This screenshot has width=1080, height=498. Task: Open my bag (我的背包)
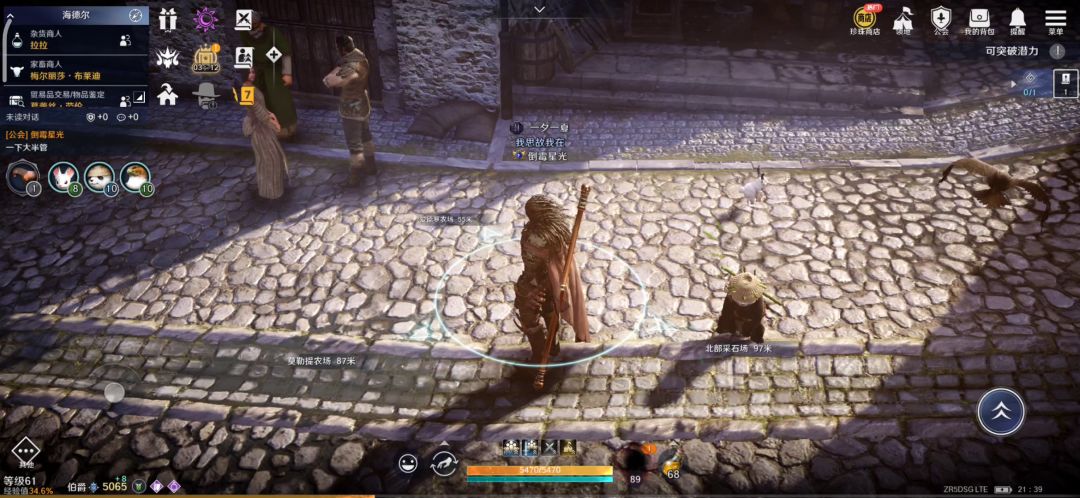[978, 19]
